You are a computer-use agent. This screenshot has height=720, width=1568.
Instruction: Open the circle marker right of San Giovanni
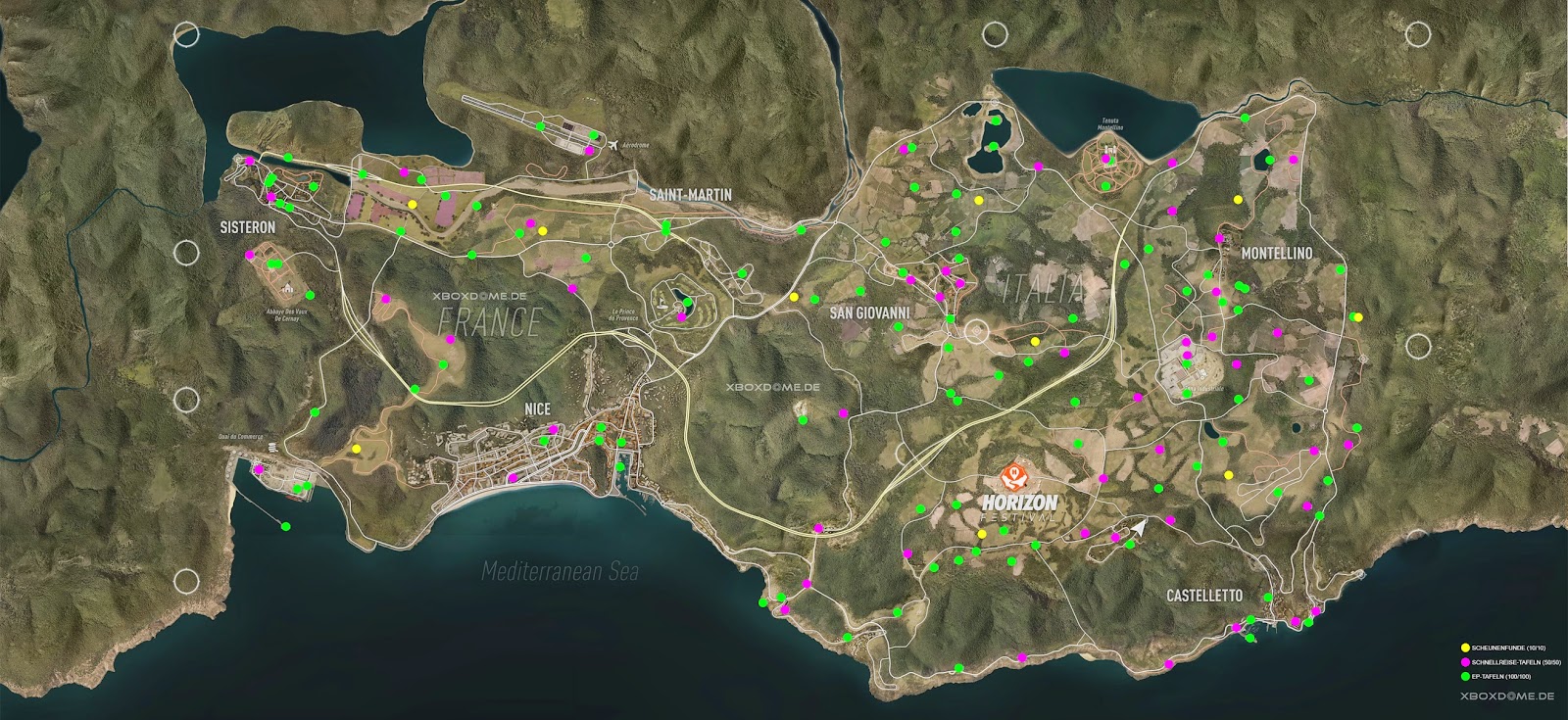[975, 330]
